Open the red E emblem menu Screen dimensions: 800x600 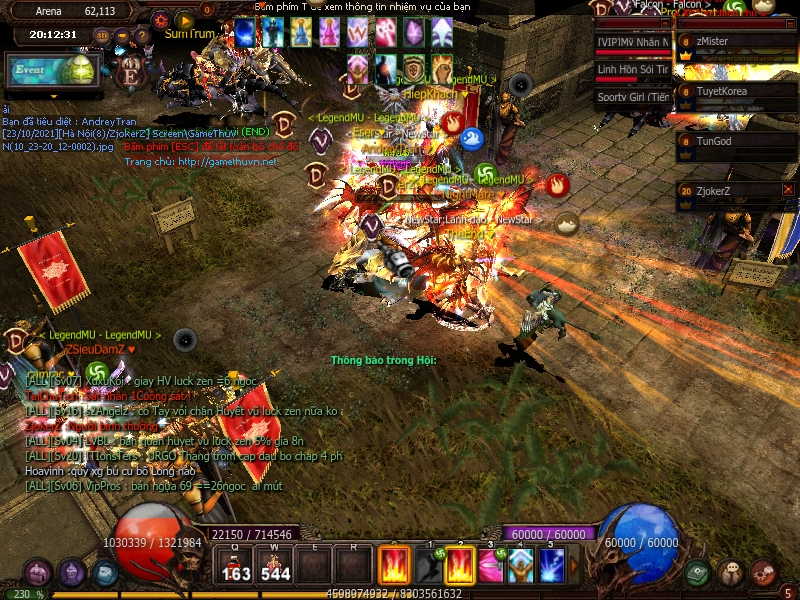pyautogui.click(x=129, y=73)
